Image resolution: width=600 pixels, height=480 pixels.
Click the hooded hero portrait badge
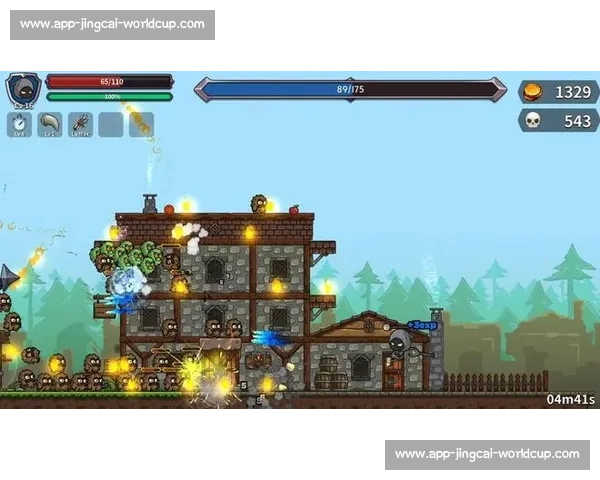click(23, 89)
